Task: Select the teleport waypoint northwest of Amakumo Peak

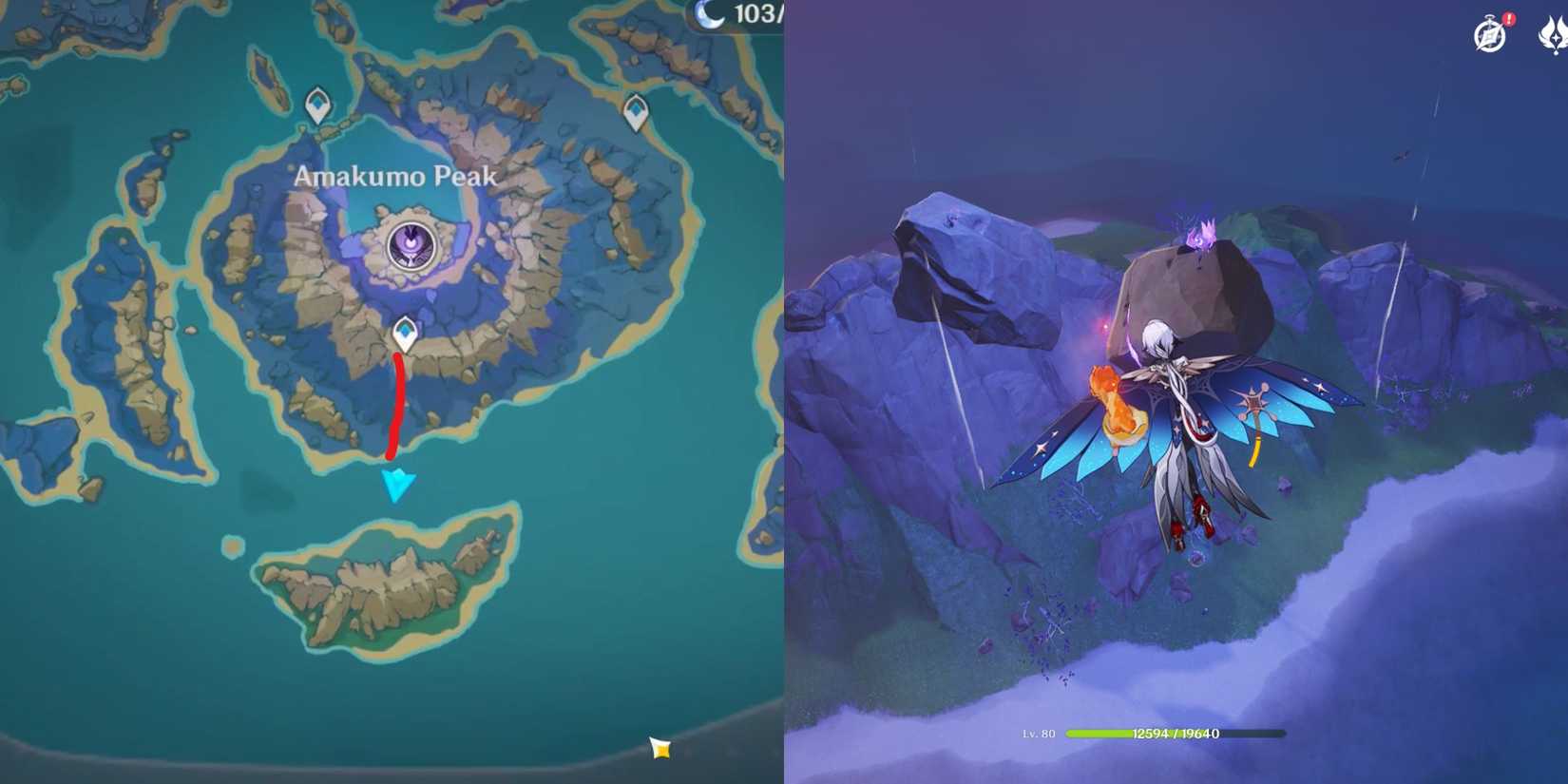Action: [x=316, y=105]
